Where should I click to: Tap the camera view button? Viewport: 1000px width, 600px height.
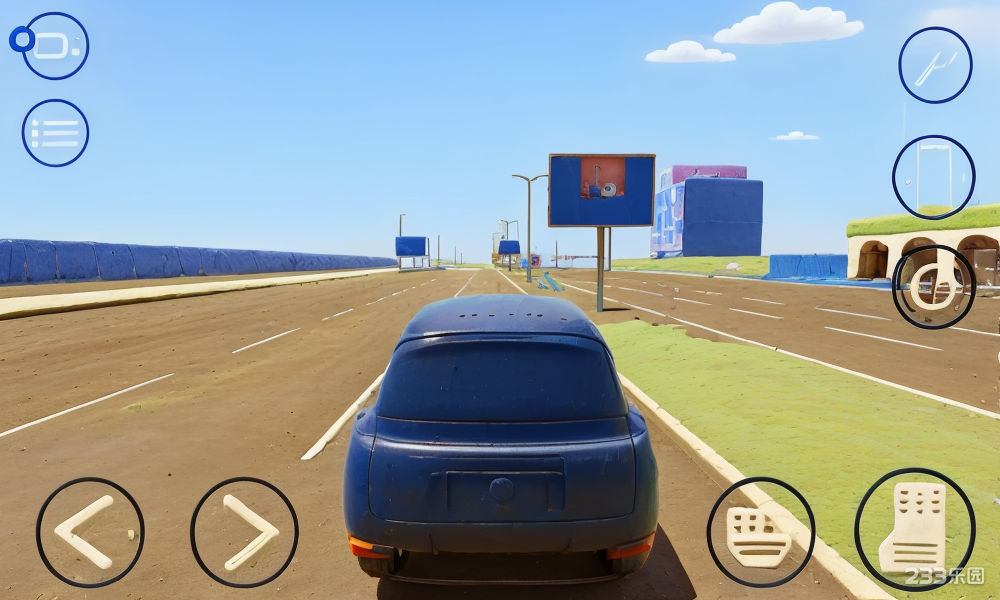click(x=55, y=46)
